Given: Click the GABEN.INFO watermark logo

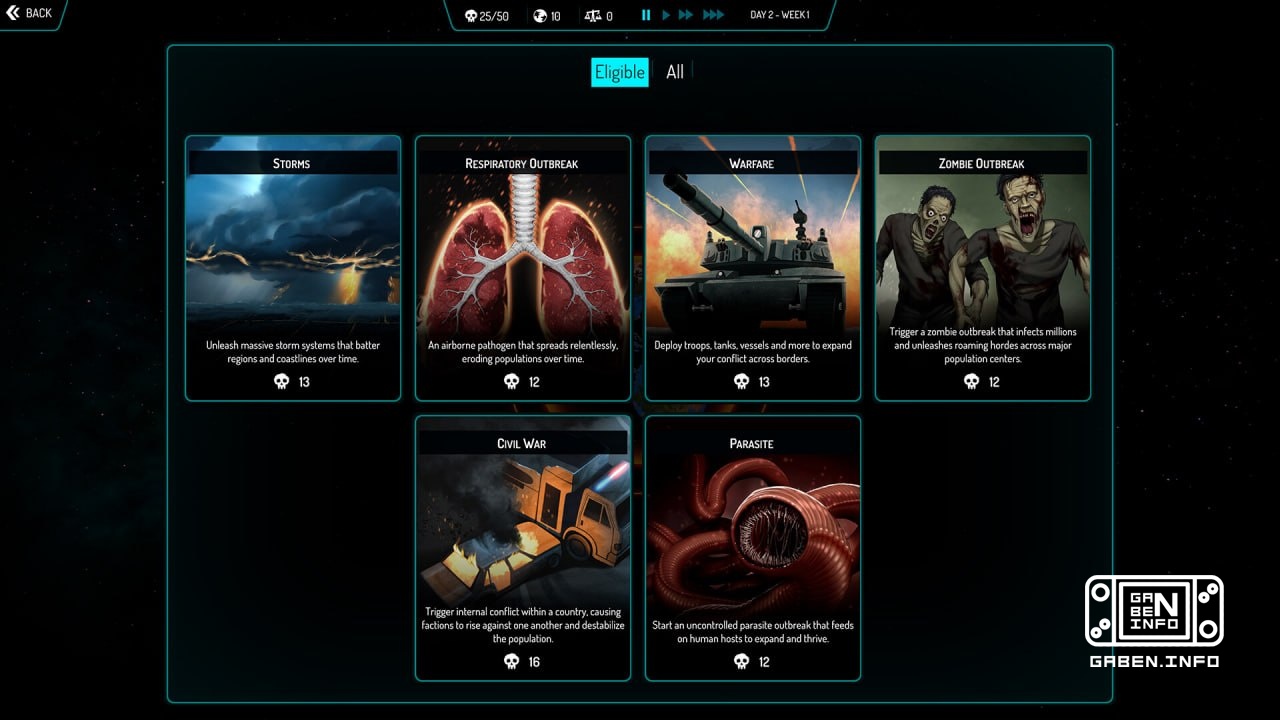Looking at the screenshot, I should [x=1154, y=613].
